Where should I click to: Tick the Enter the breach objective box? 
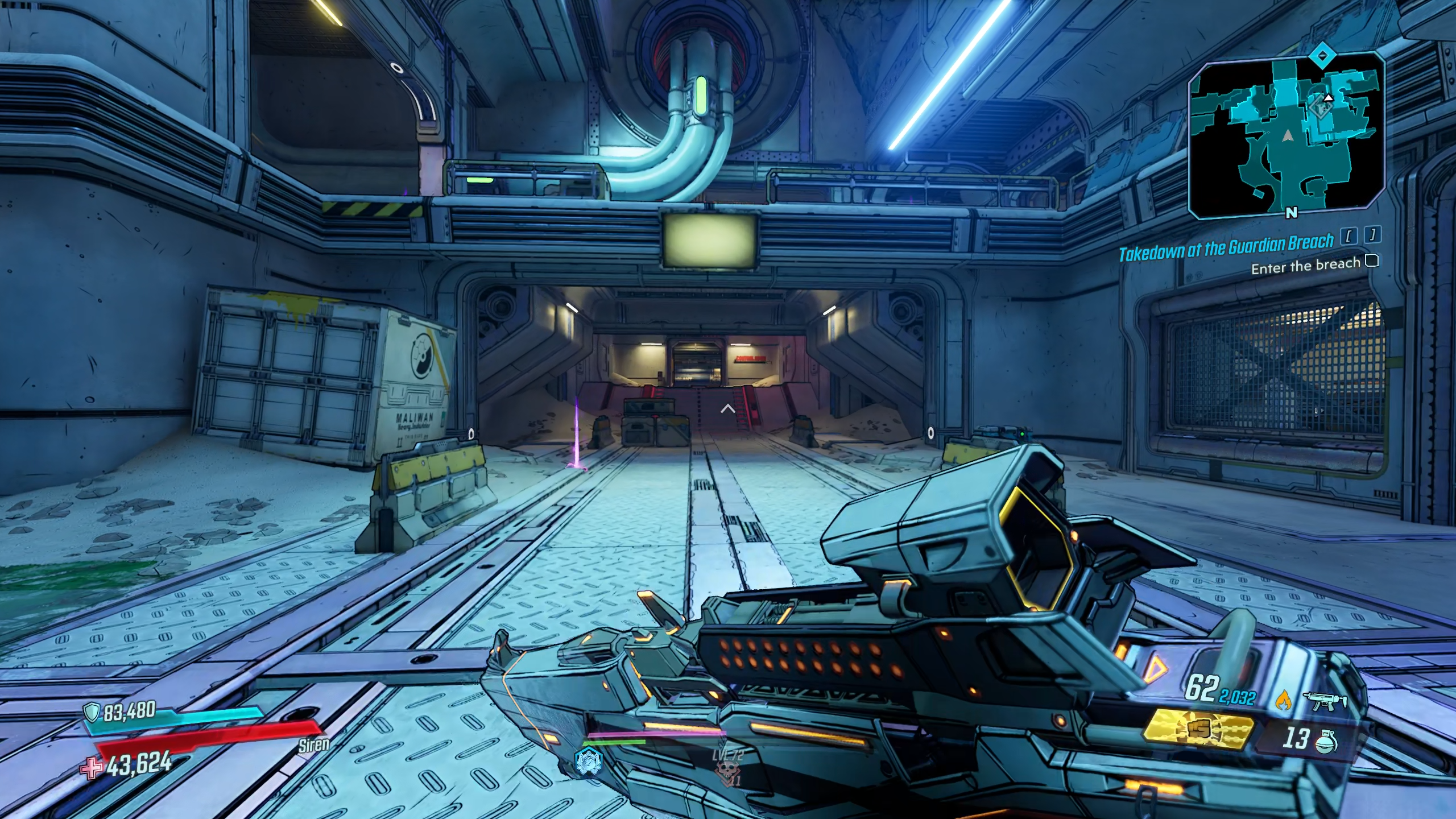tap(1372, 261)
